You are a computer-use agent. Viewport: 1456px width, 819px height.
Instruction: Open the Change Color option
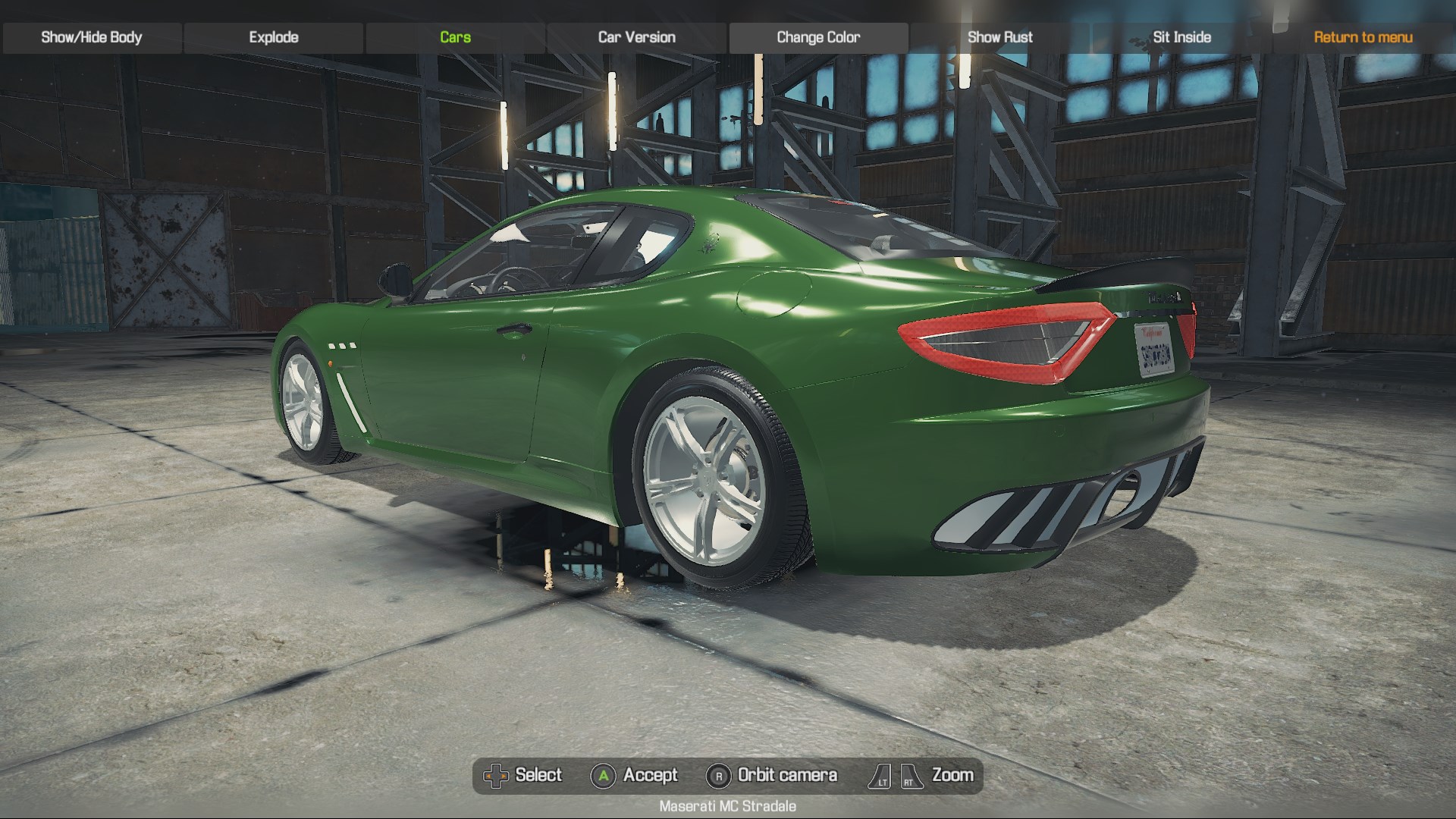pyautogui.click(x=818, y=37)
